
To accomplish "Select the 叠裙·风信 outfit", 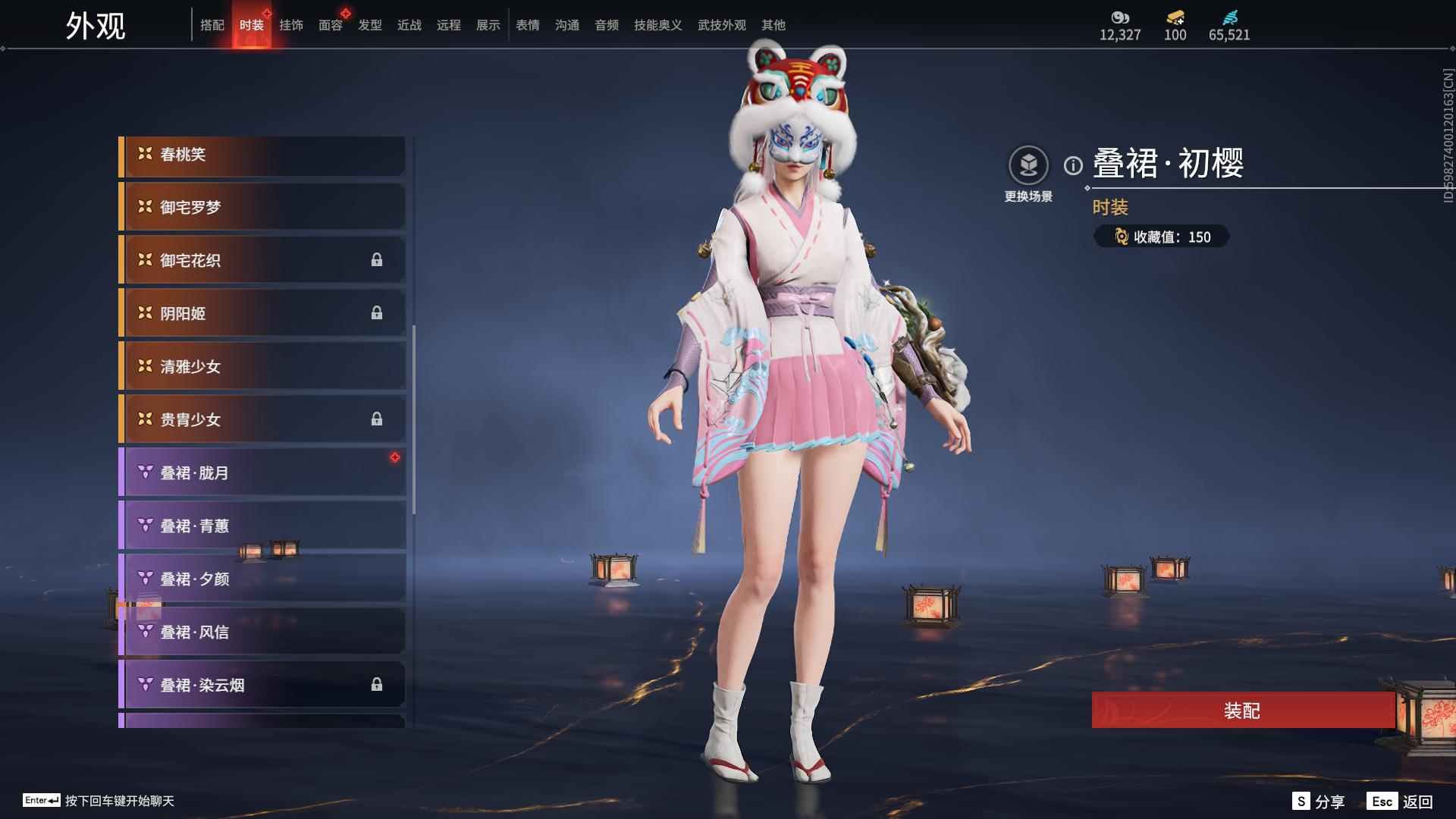I will [262, 632].
